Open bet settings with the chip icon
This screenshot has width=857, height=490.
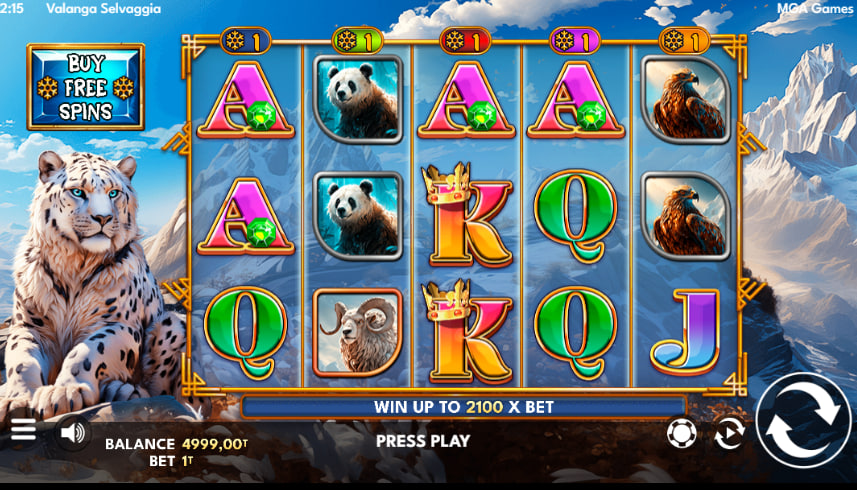coord(681,433)
